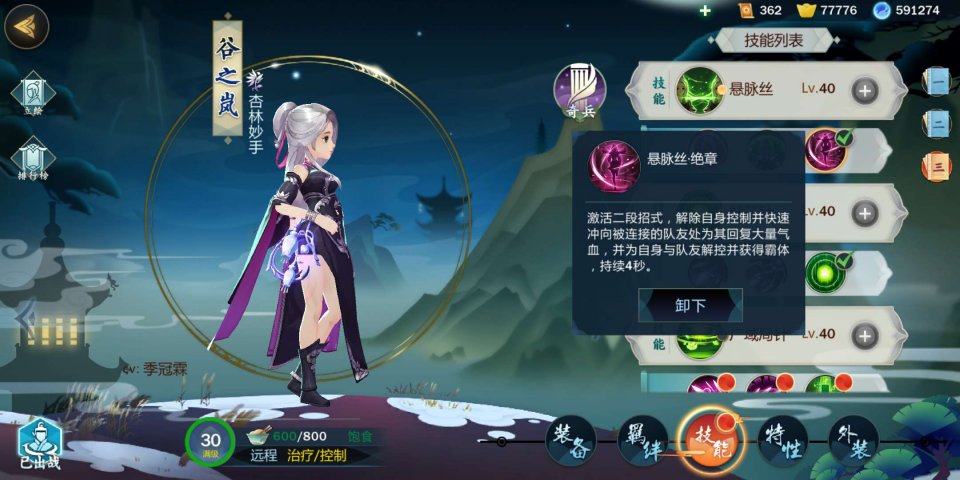
Task: Open the 排行榜 ranking board
Action: pyautogui.click(x=33, y=159)
